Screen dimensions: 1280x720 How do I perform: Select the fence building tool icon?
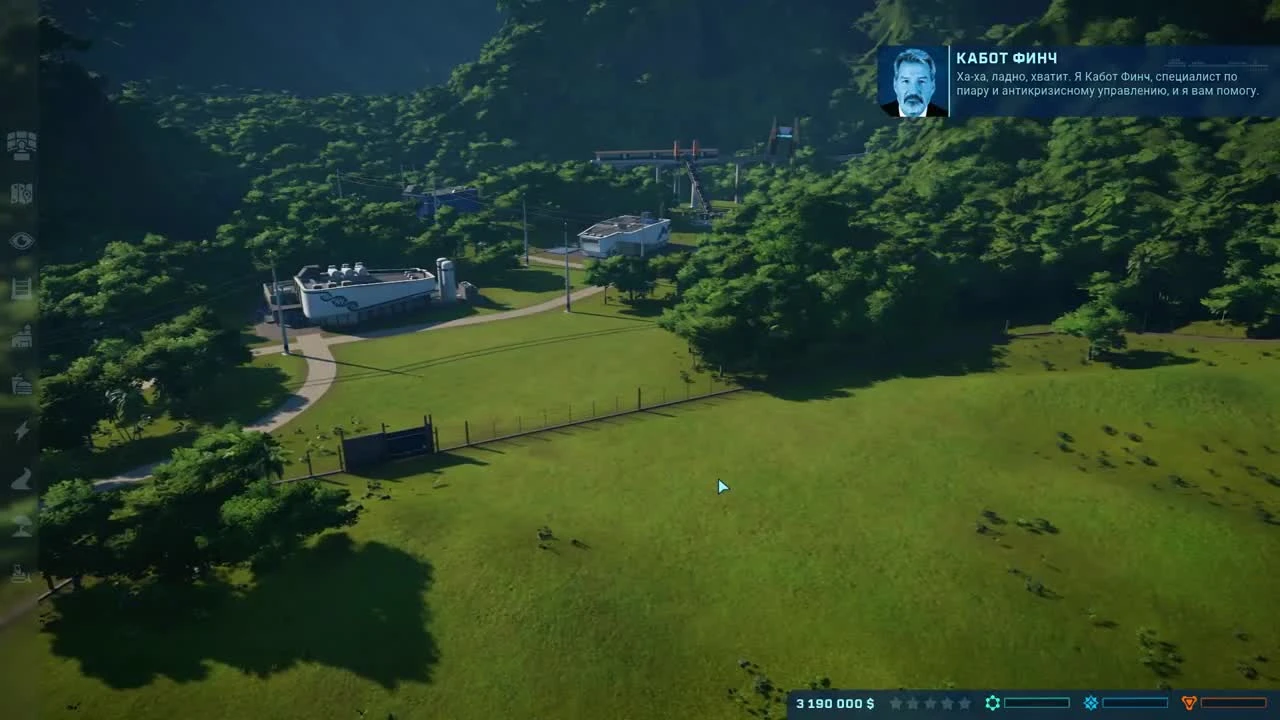(20, 290)
